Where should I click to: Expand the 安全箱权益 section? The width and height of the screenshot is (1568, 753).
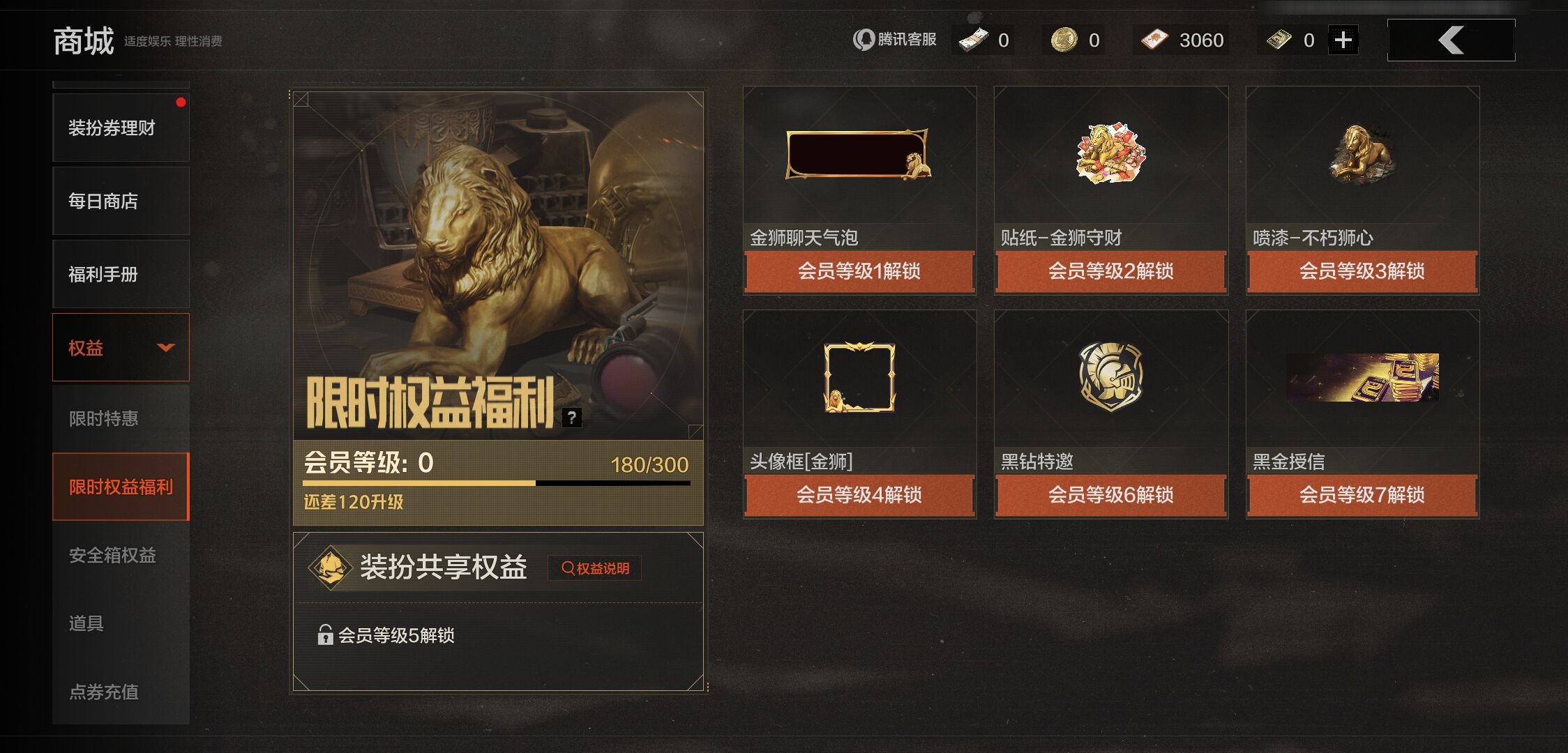[113, 555]
